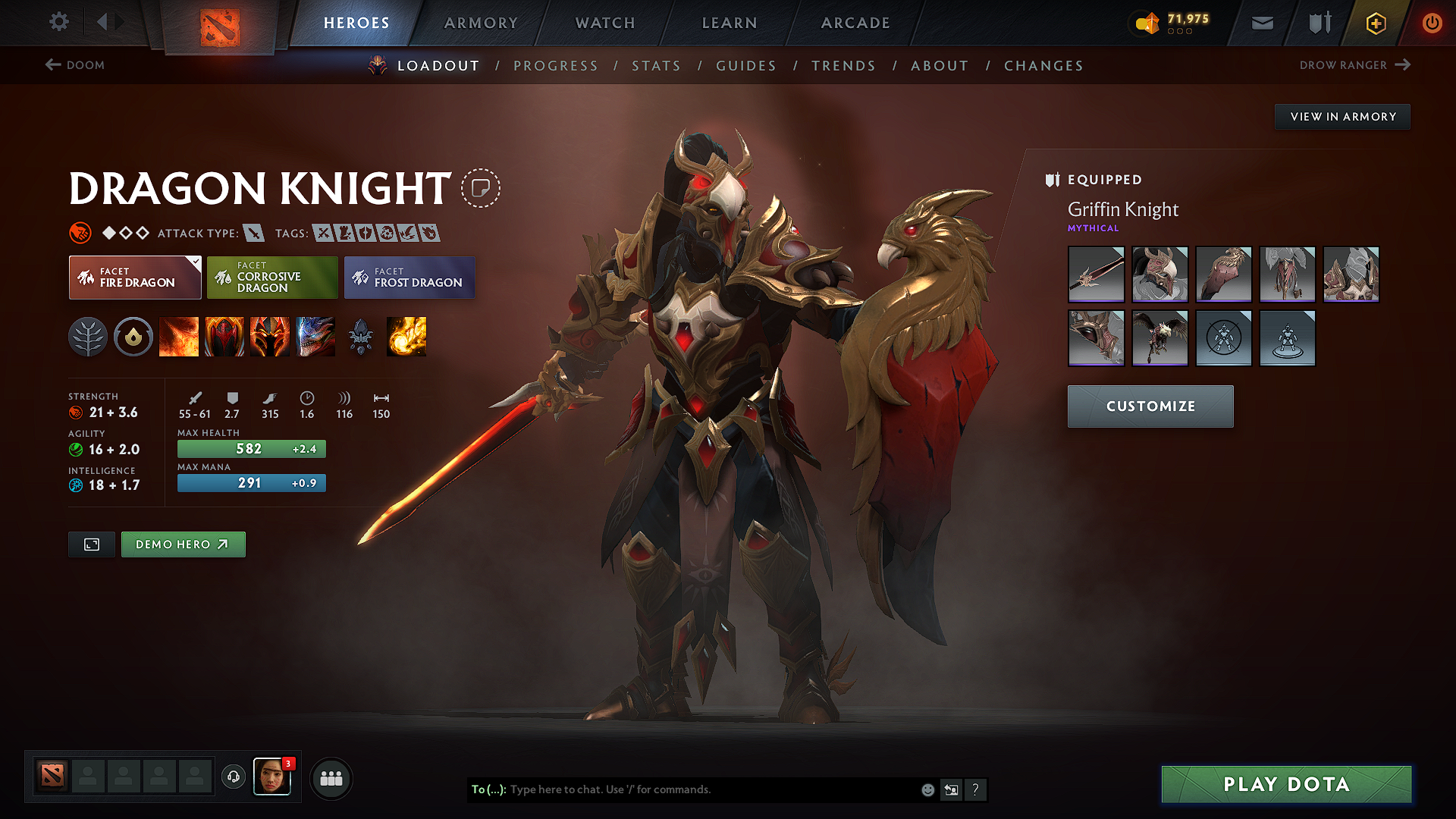Activate the Fire Dragon facet
The image size is (1456, 819).
tap(134, 278)
